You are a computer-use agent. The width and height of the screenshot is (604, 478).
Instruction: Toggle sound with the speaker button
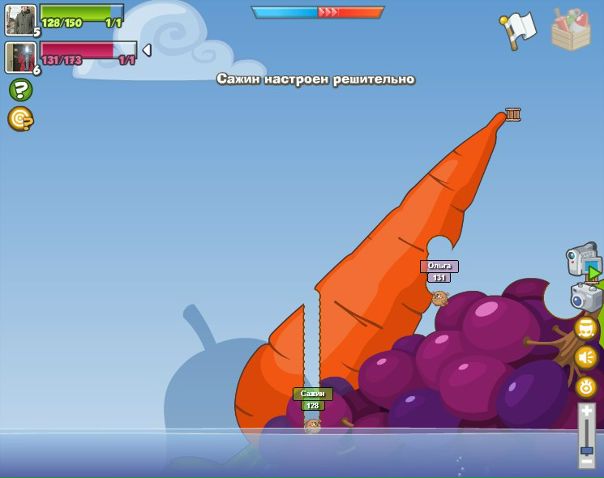click(x=586, y=357)
